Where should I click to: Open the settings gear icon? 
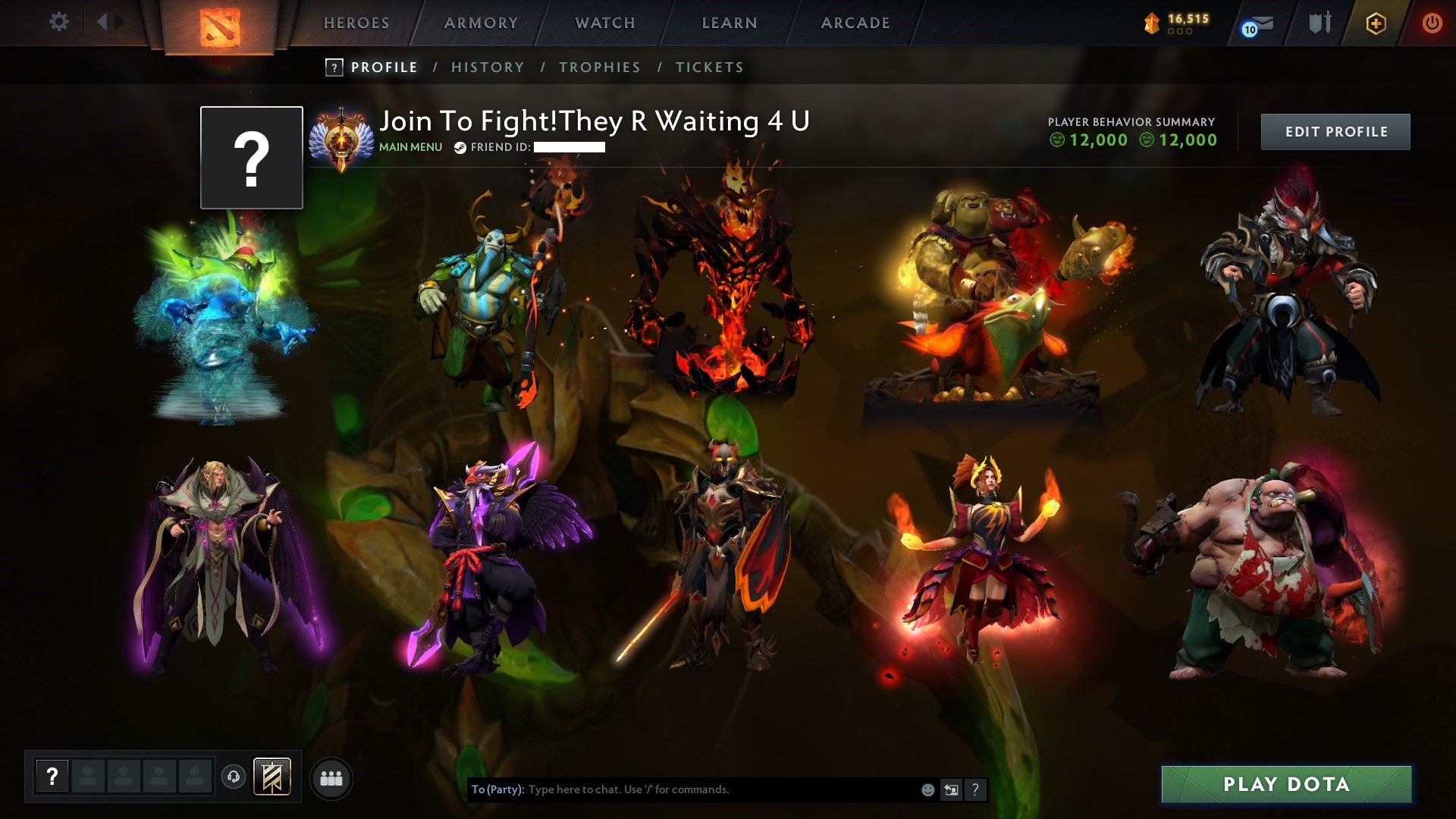58,21
